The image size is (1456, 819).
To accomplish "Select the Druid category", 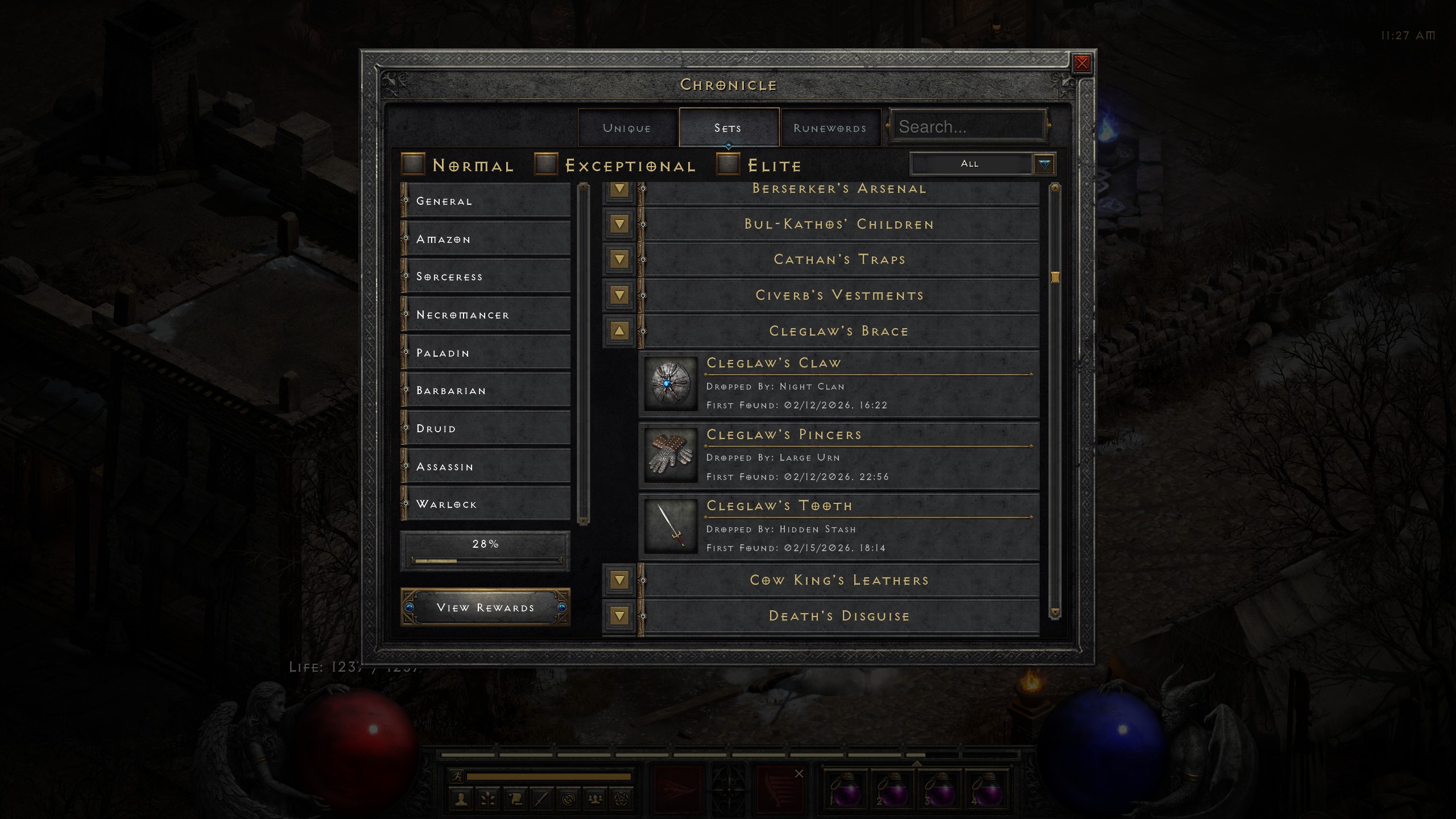I will tap(486, 428).
